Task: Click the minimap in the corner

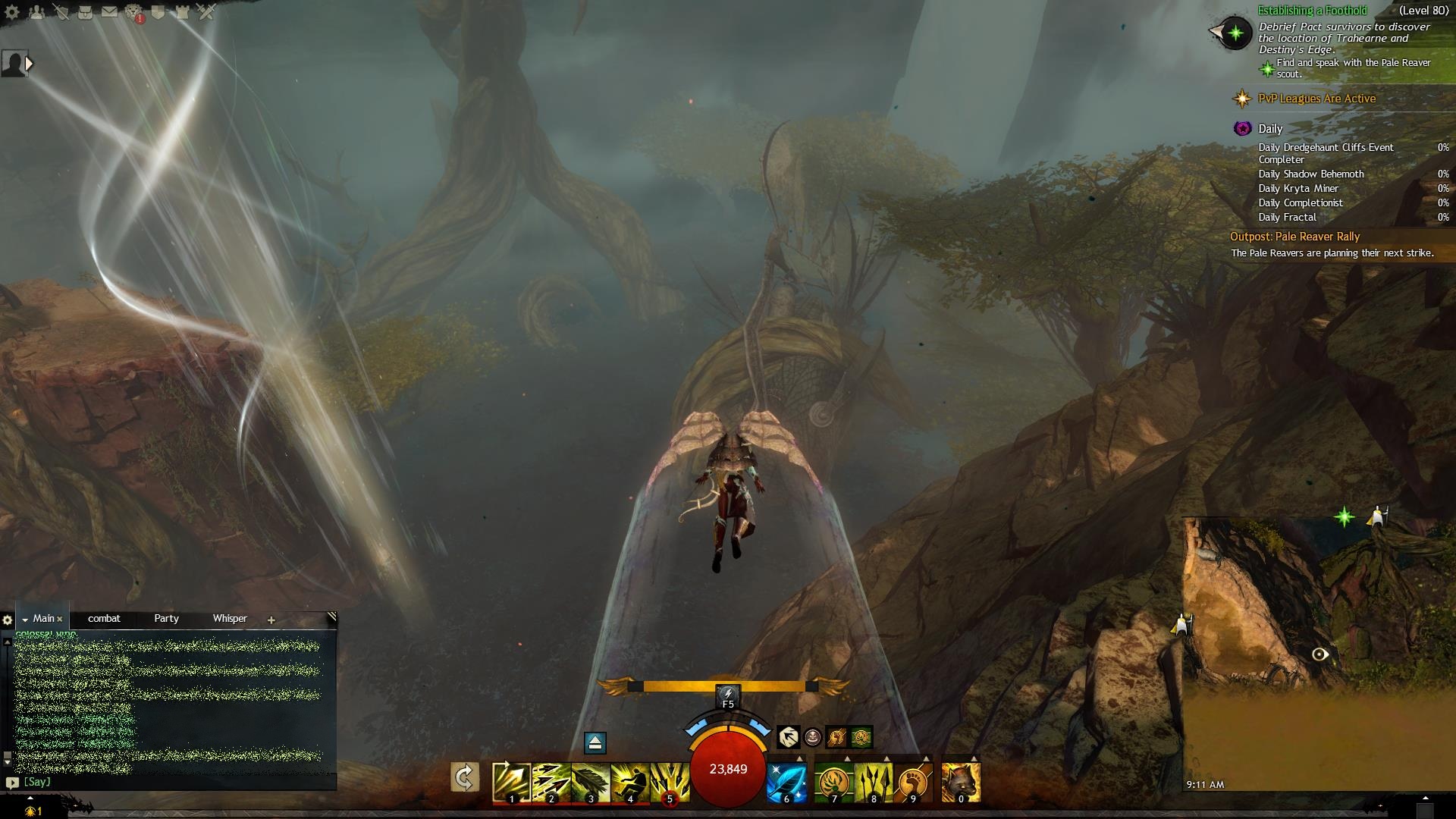Action: coord(1319,652)
